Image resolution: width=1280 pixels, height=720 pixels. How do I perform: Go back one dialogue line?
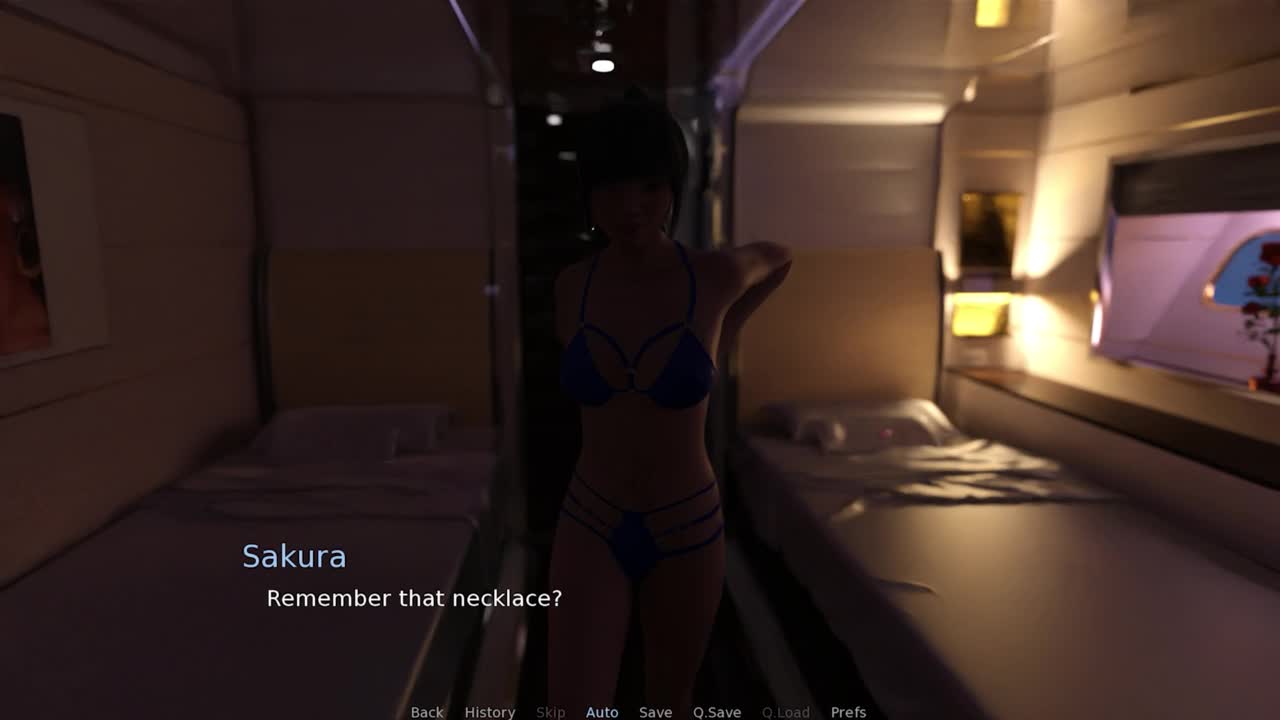click(x=427, y=712)
